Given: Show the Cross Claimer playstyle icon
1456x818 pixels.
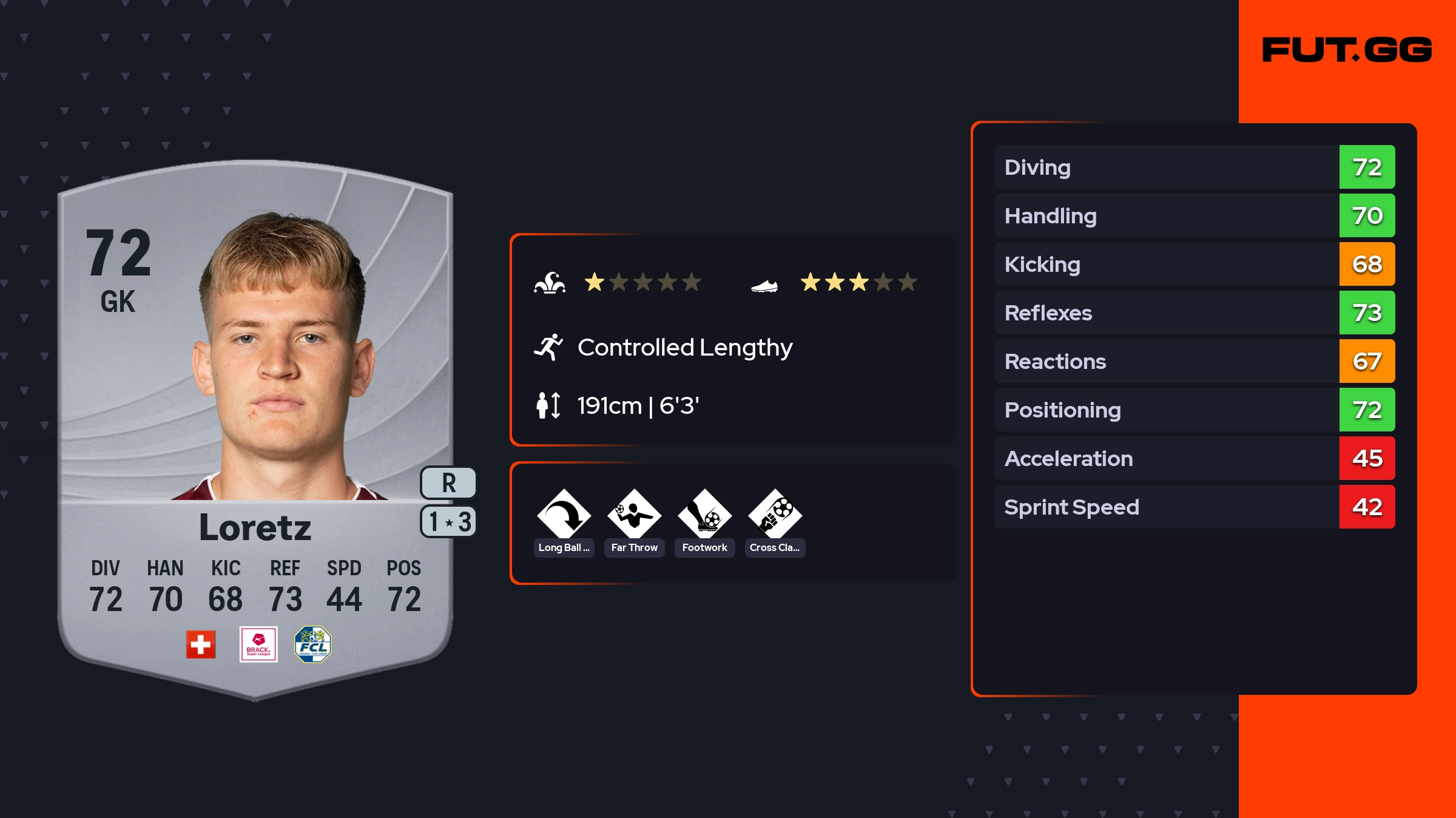Looking at the screenshot, I should click(775, 515).
